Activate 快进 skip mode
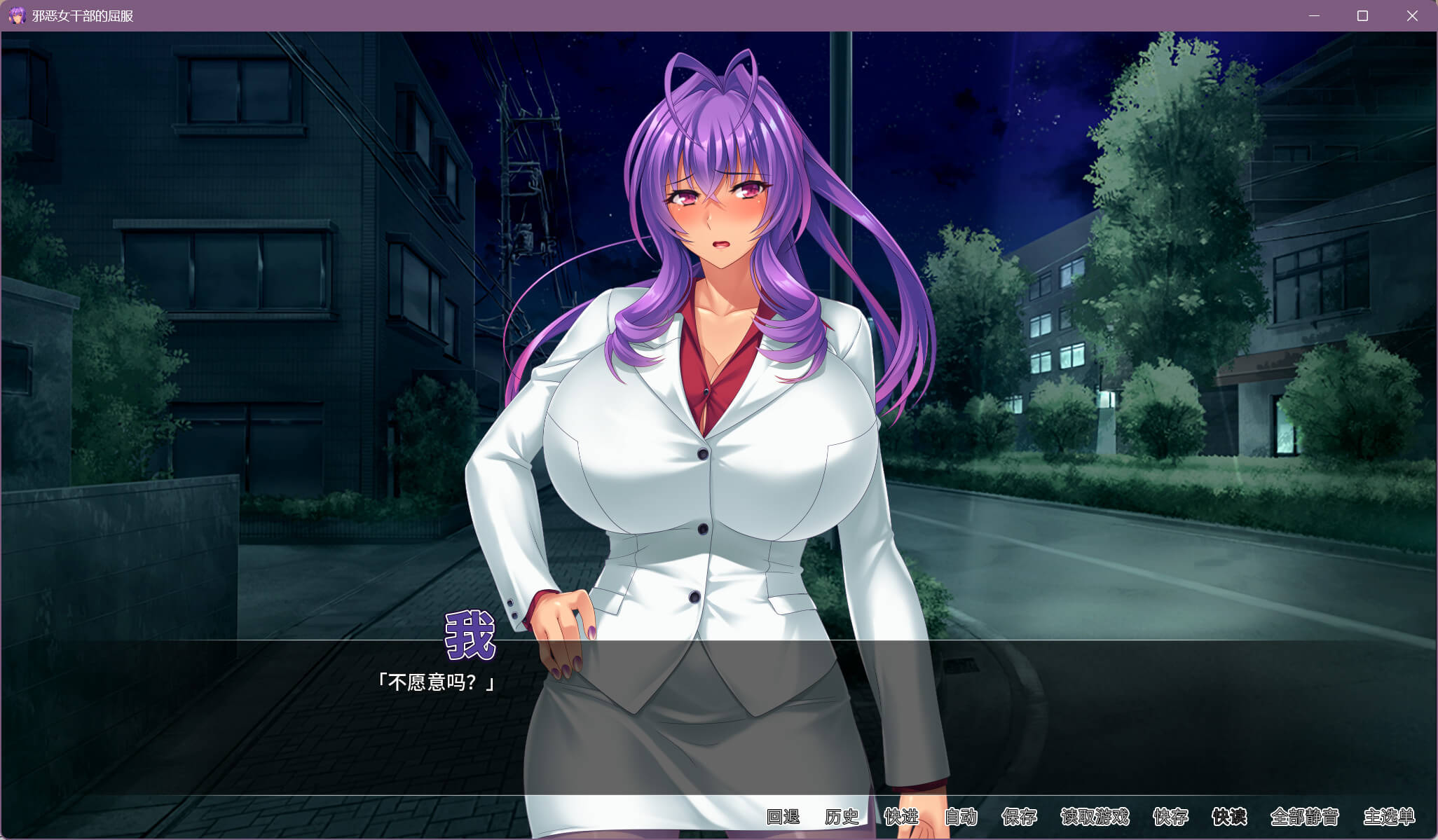Viewport: 1438px width, 840px height. 901,817
